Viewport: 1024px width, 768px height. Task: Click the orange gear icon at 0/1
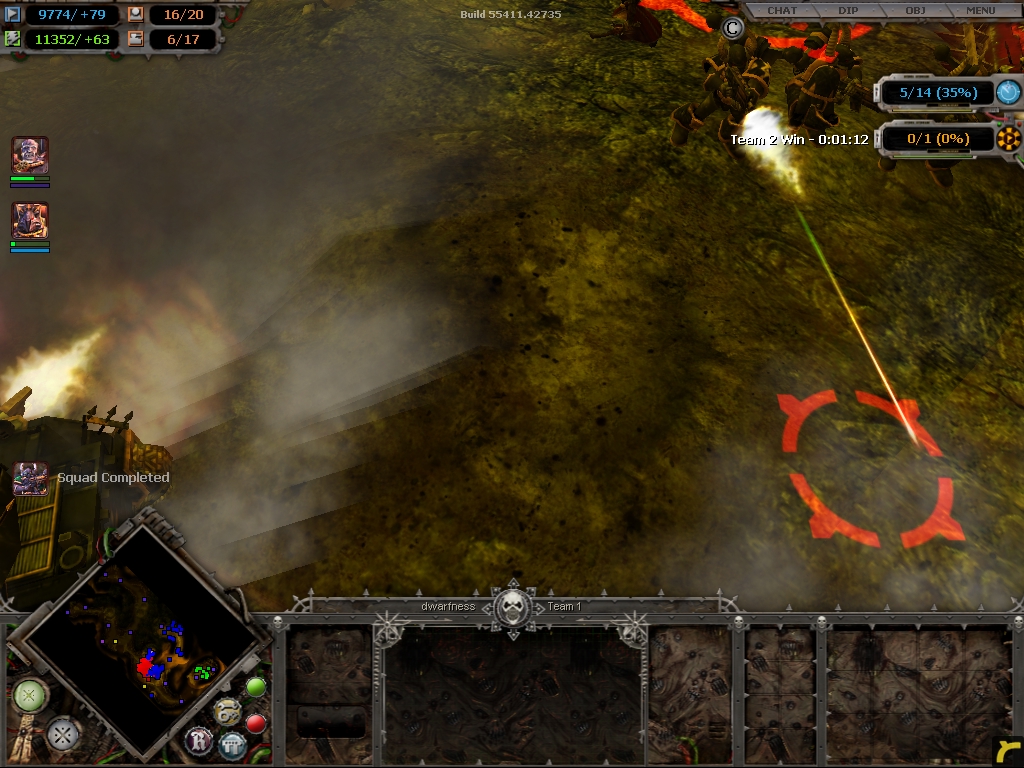(x=1008, y=139)
